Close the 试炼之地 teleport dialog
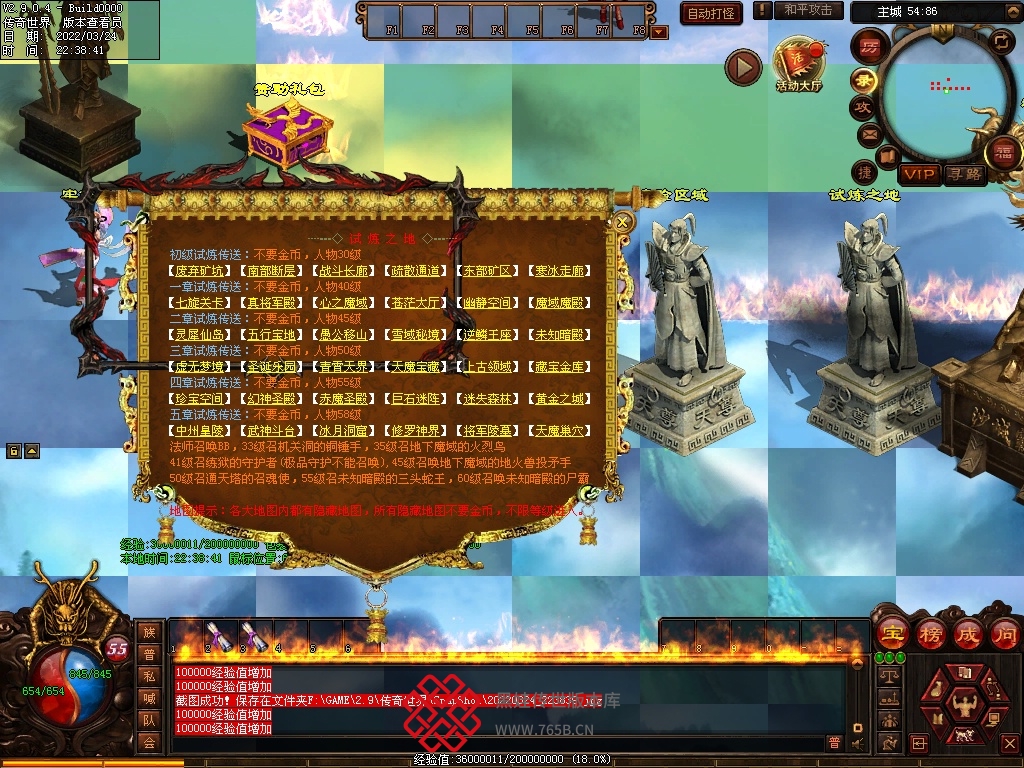The image size is (1024, 768). (622, 222)
